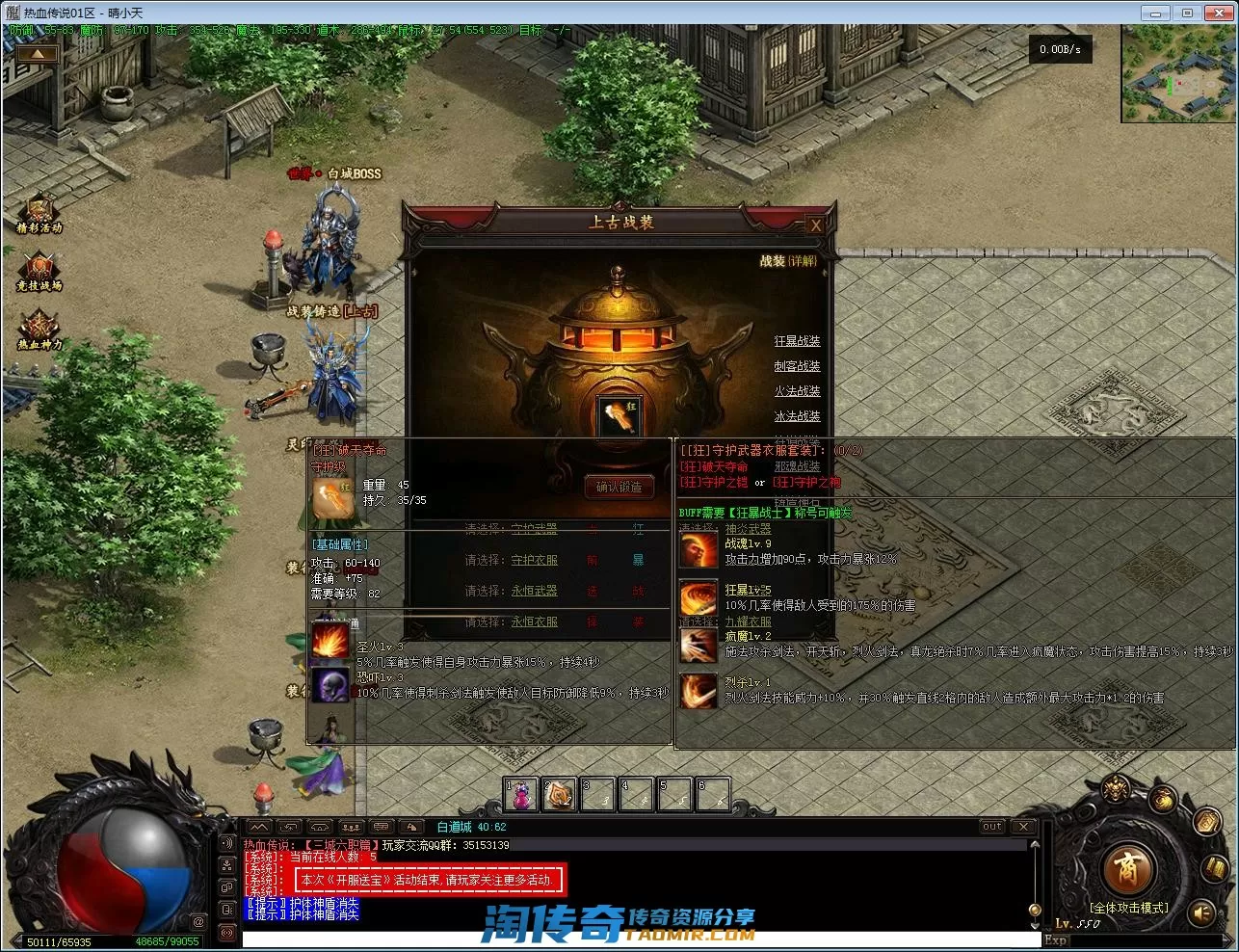This screenshot has height=952, width=1239.
Task: Toggle the sound speaker icon
Action: 1202,911
